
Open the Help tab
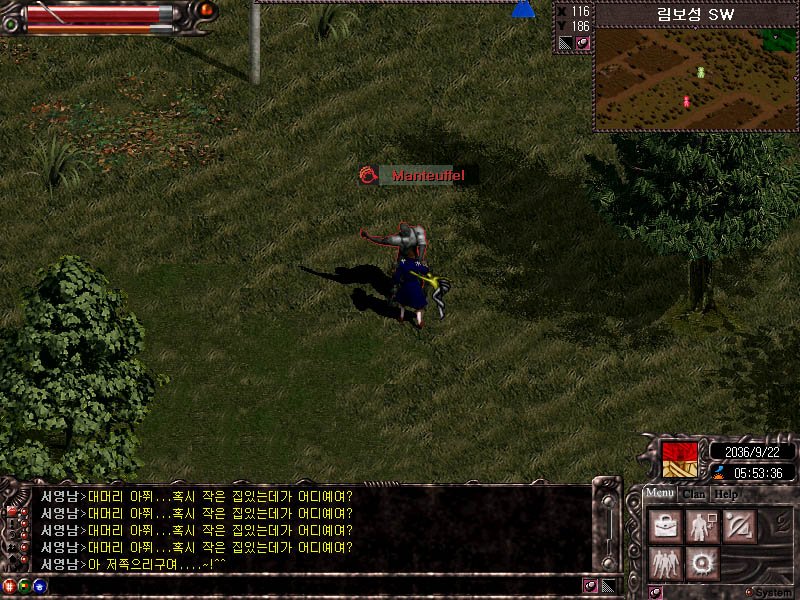pos(727,494)
